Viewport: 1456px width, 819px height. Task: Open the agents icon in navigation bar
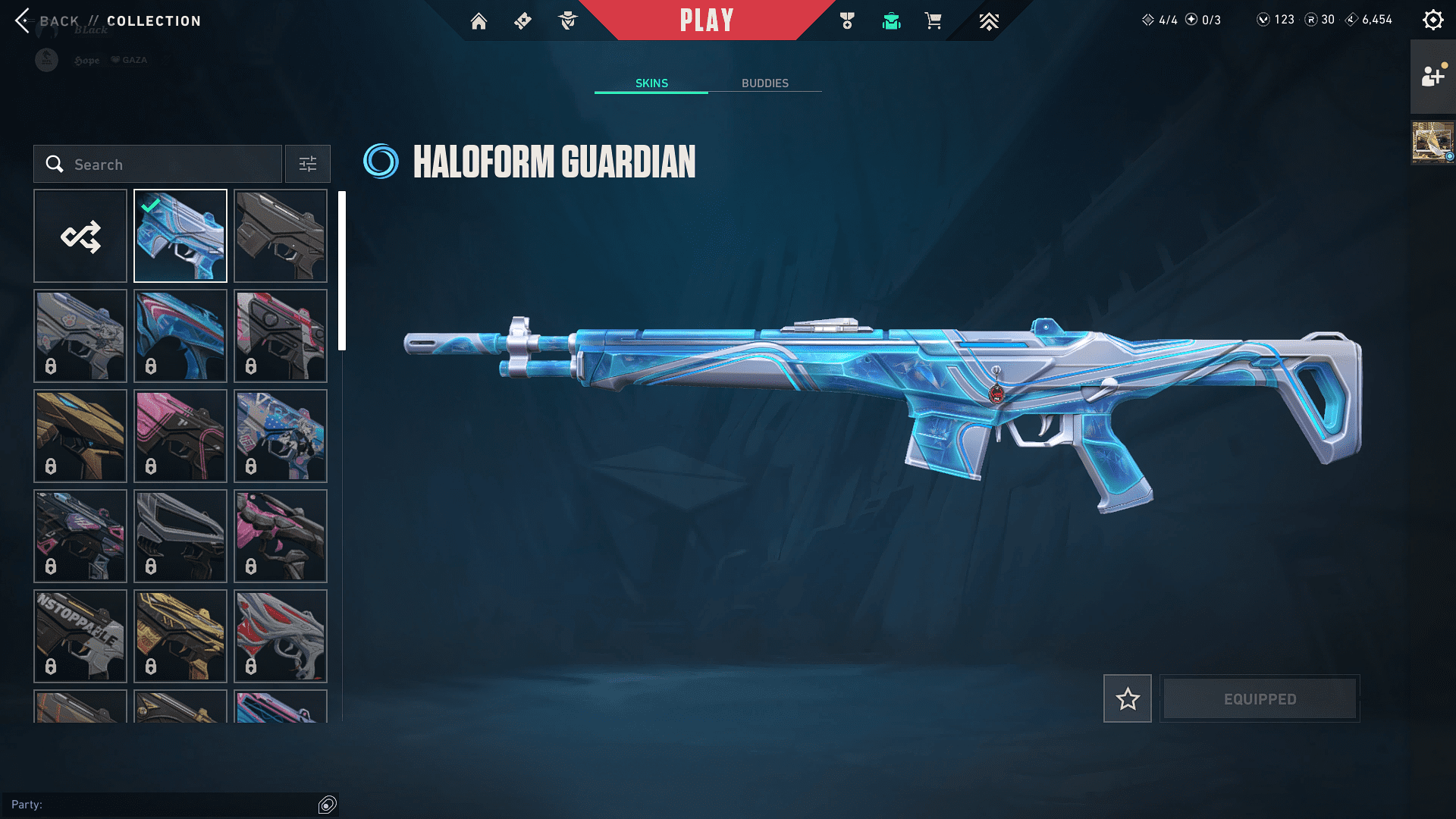click(567, 21)
